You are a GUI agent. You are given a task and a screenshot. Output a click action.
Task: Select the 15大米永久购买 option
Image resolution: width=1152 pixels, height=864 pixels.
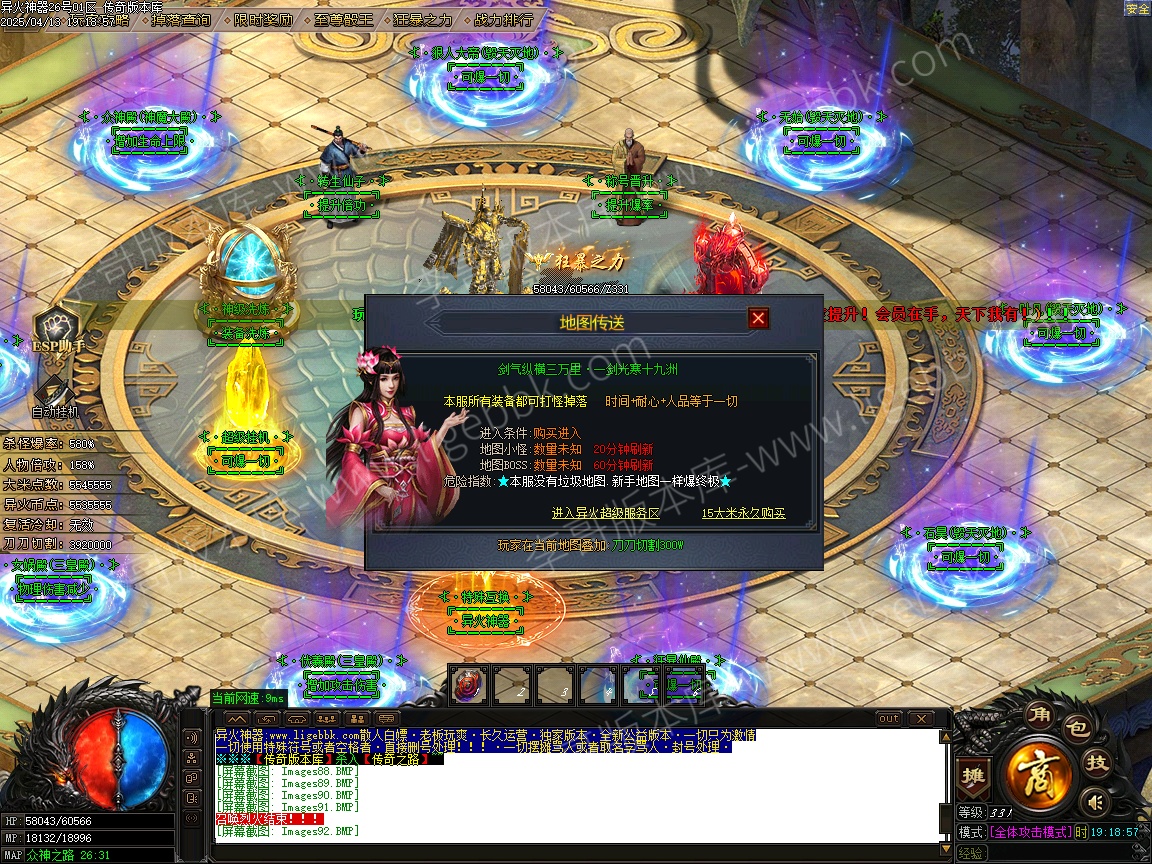[743, 513]
